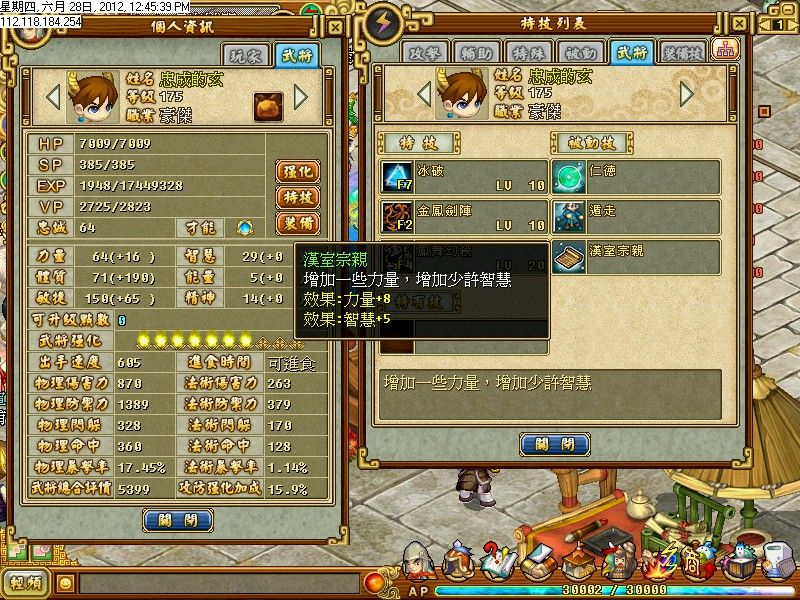Screen dimensions: 800x600
Task: Select the 漢室宗親 scroll passive icon
Action: (x=568, y=255)
